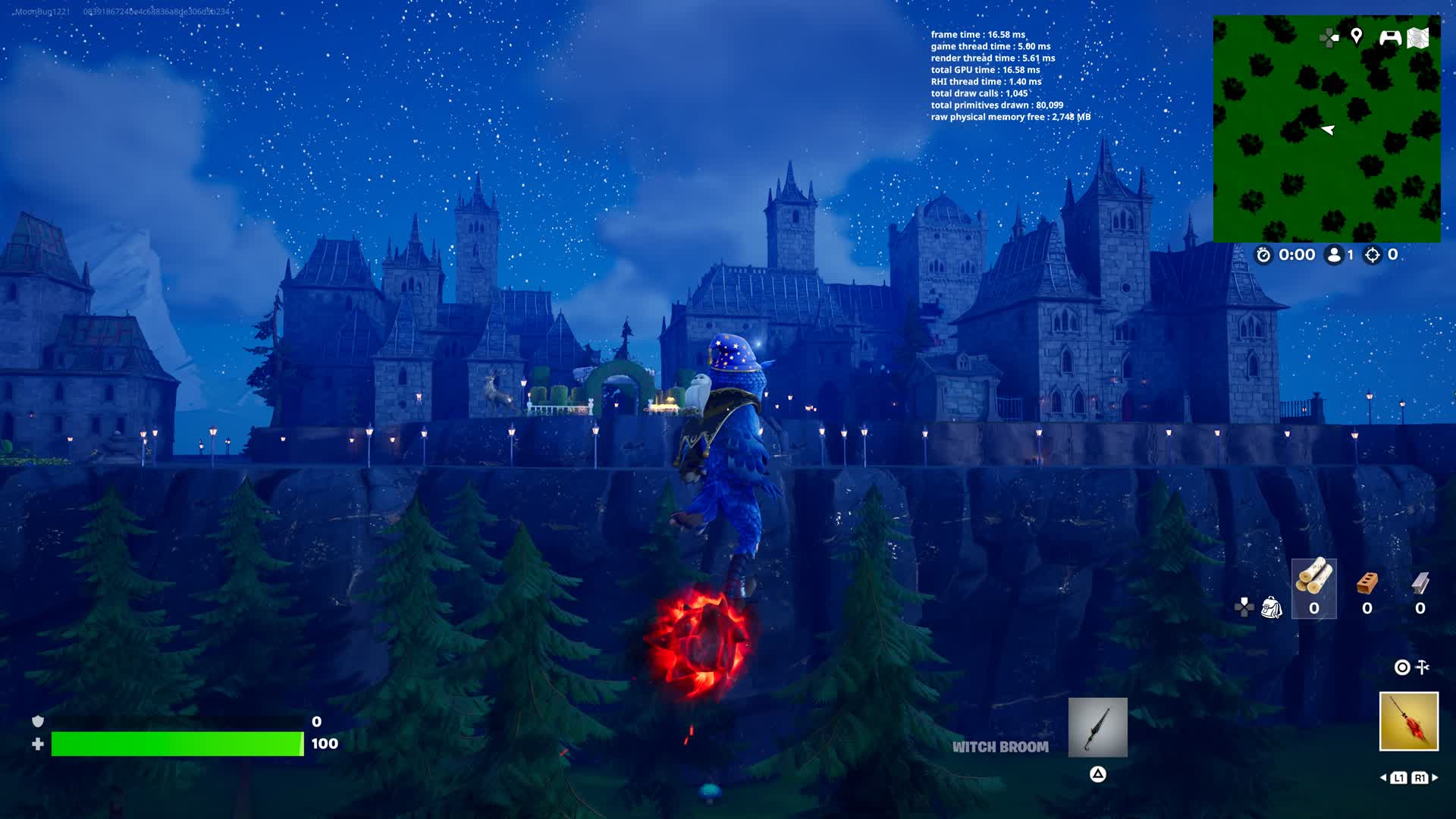Open the backpack inventory icon

[1272, 607]
